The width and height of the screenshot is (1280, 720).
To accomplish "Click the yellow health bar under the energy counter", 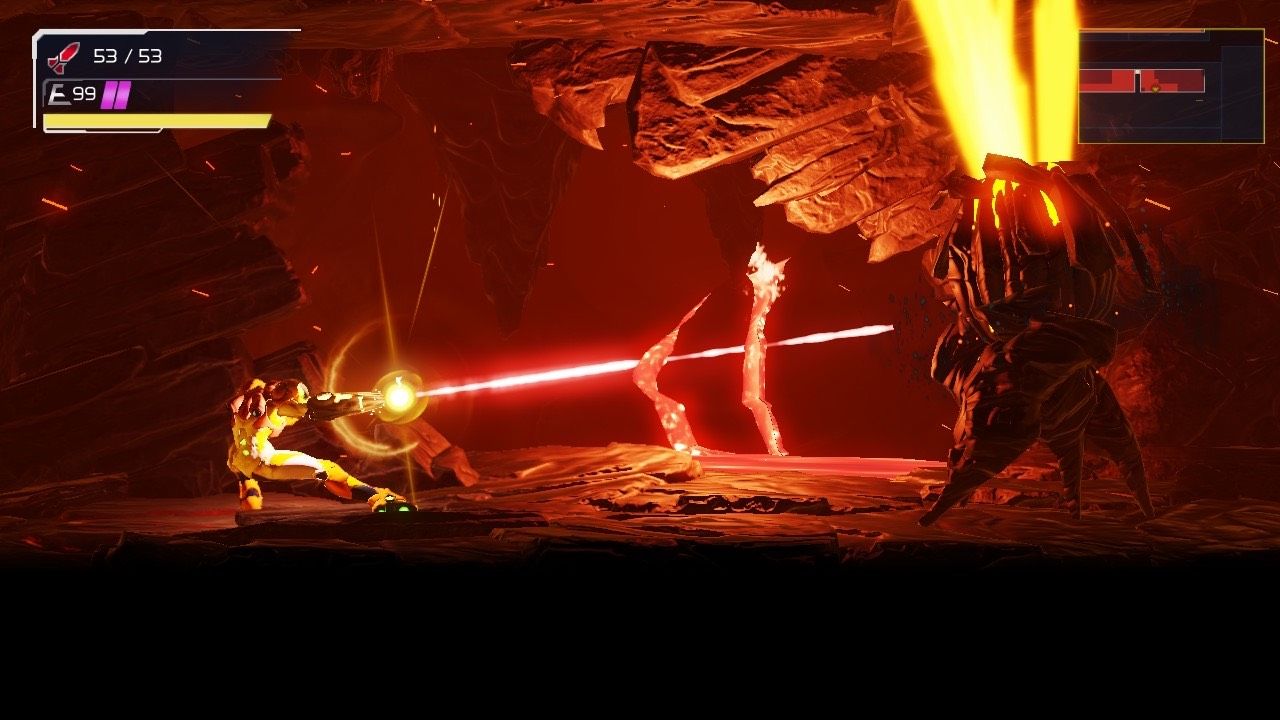I will (x=155, y=121).
